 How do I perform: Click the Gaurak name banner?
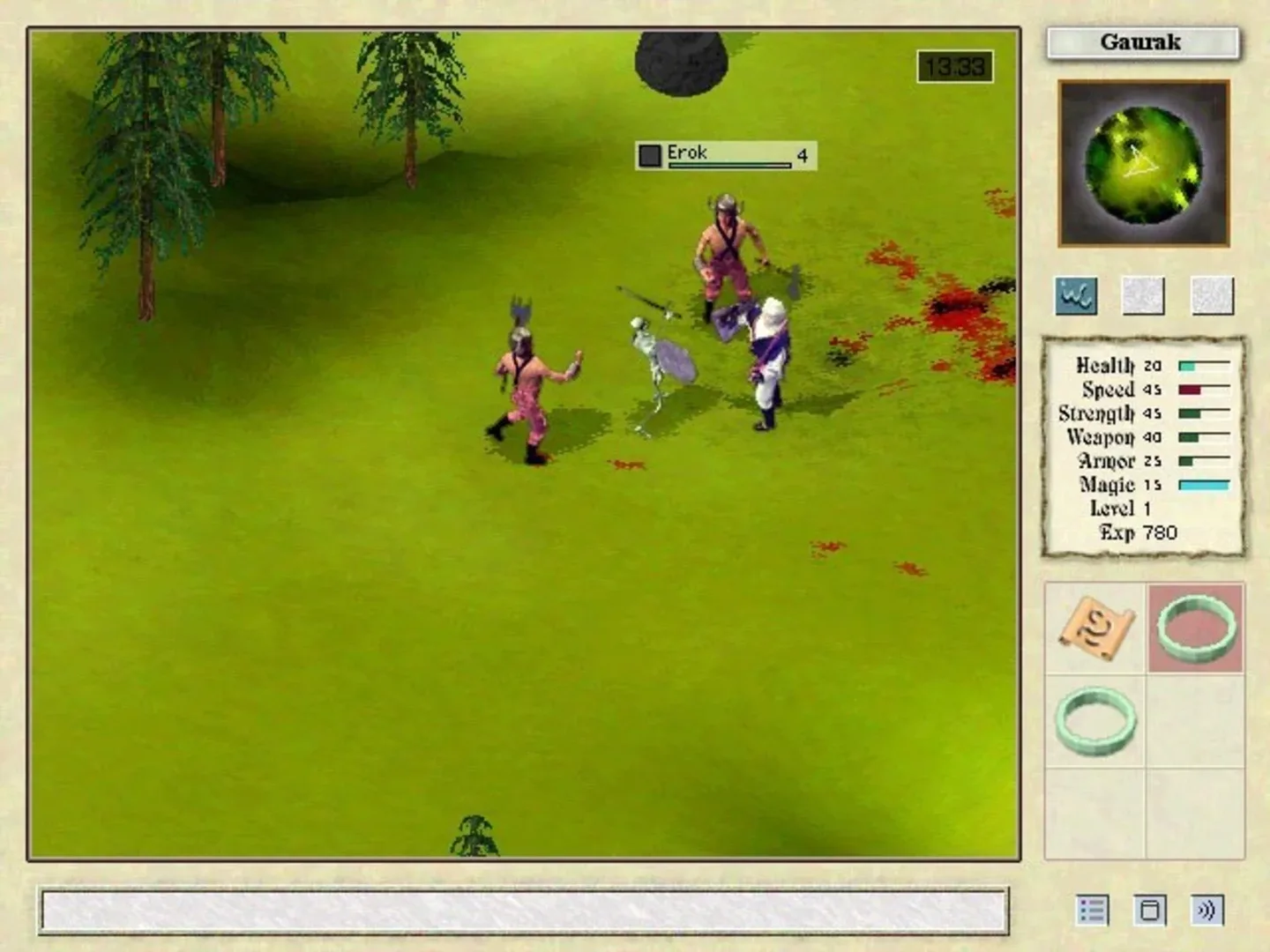(1141, 42)
